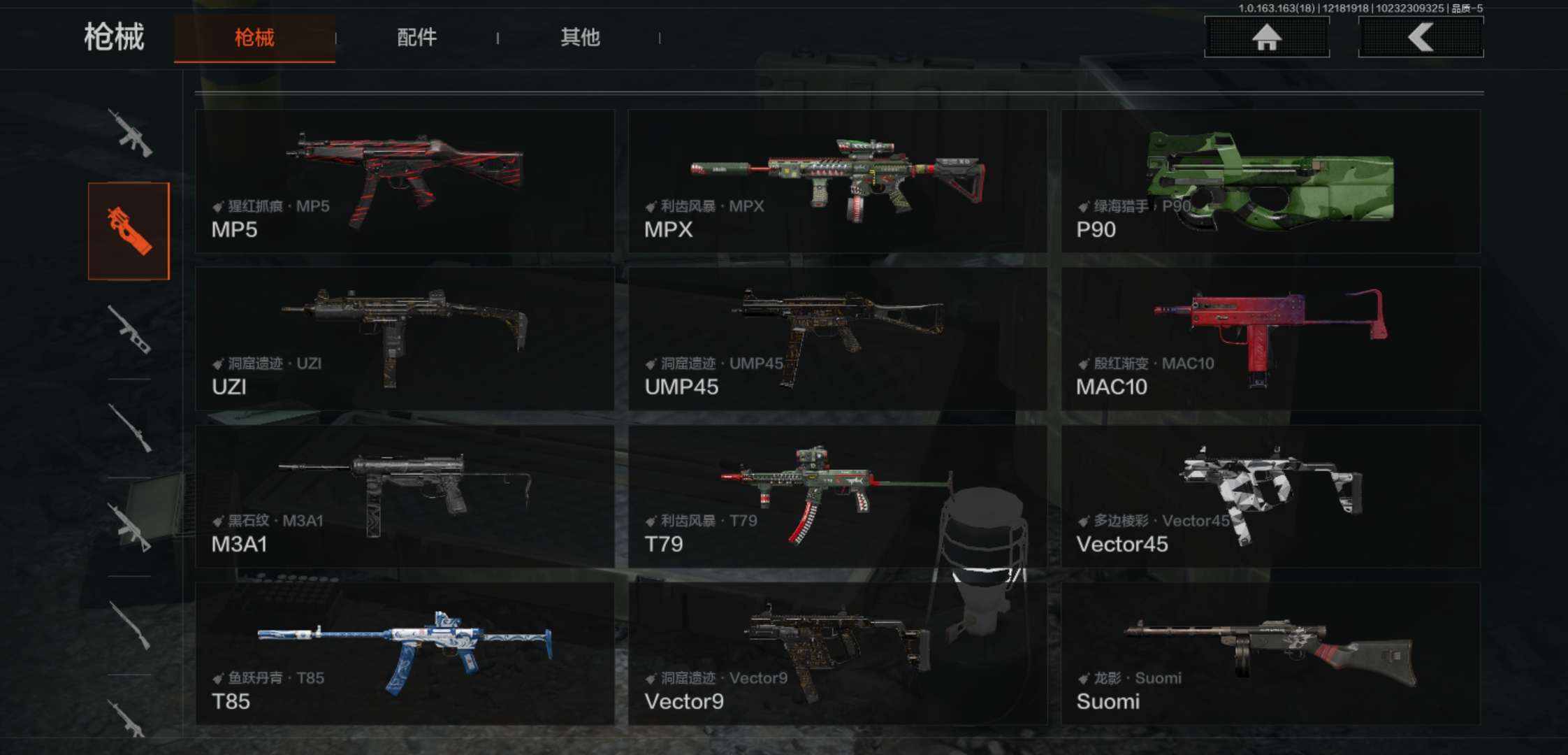
Task: Select the Vector9 weapon
Action: point(837,654)
